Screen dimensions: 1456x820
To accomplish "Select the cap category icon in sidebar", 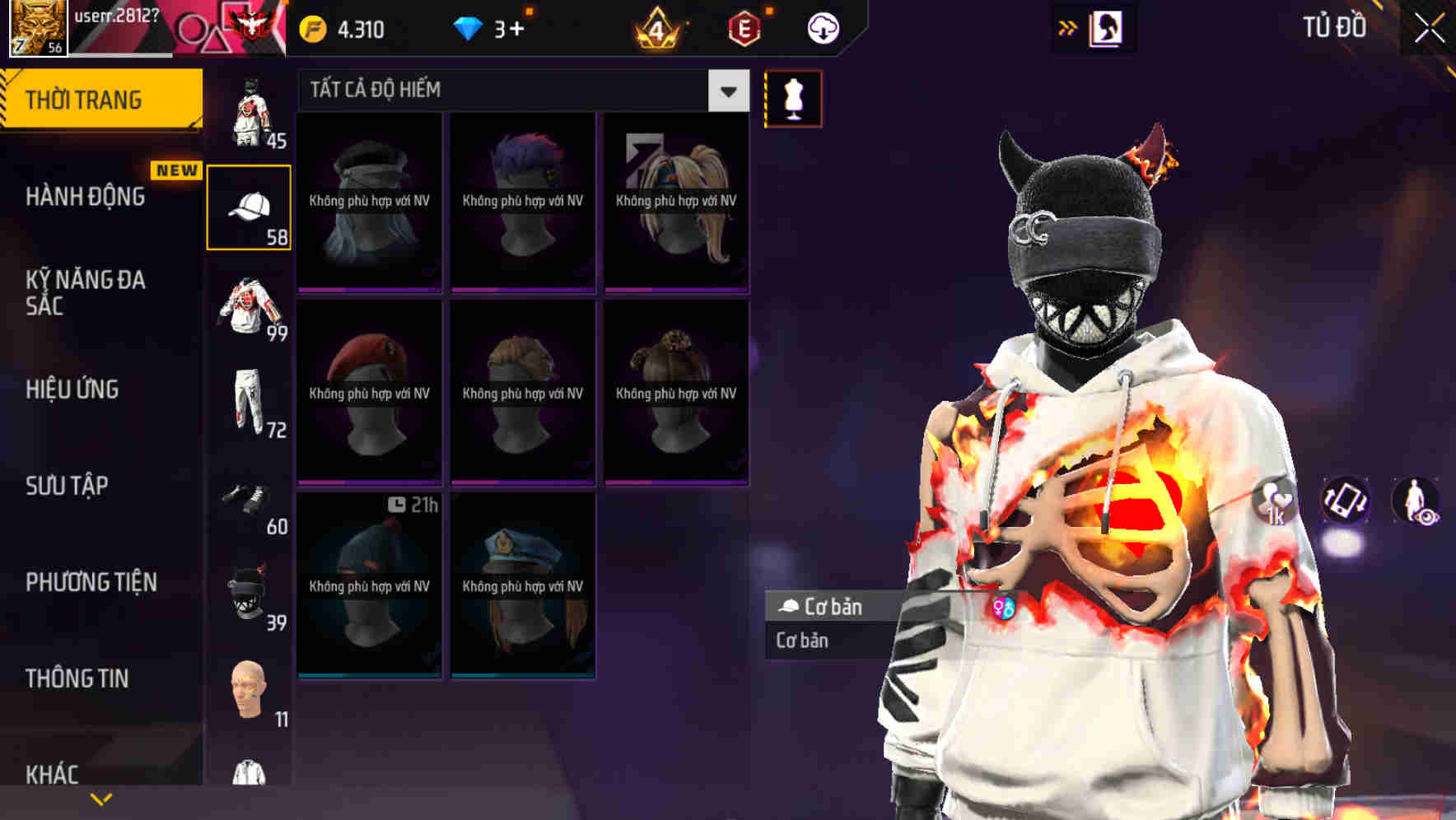I will (x=251, y=204).
